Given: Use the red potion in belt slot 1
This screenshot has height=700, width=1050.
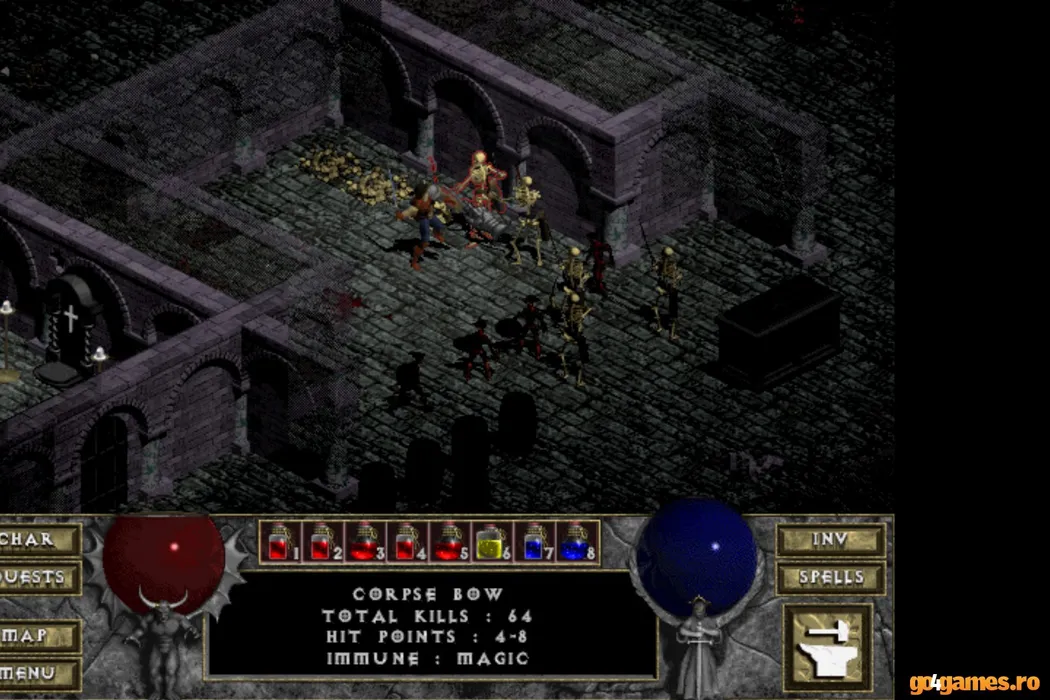Looking at the screenshot, I should 279,542.
